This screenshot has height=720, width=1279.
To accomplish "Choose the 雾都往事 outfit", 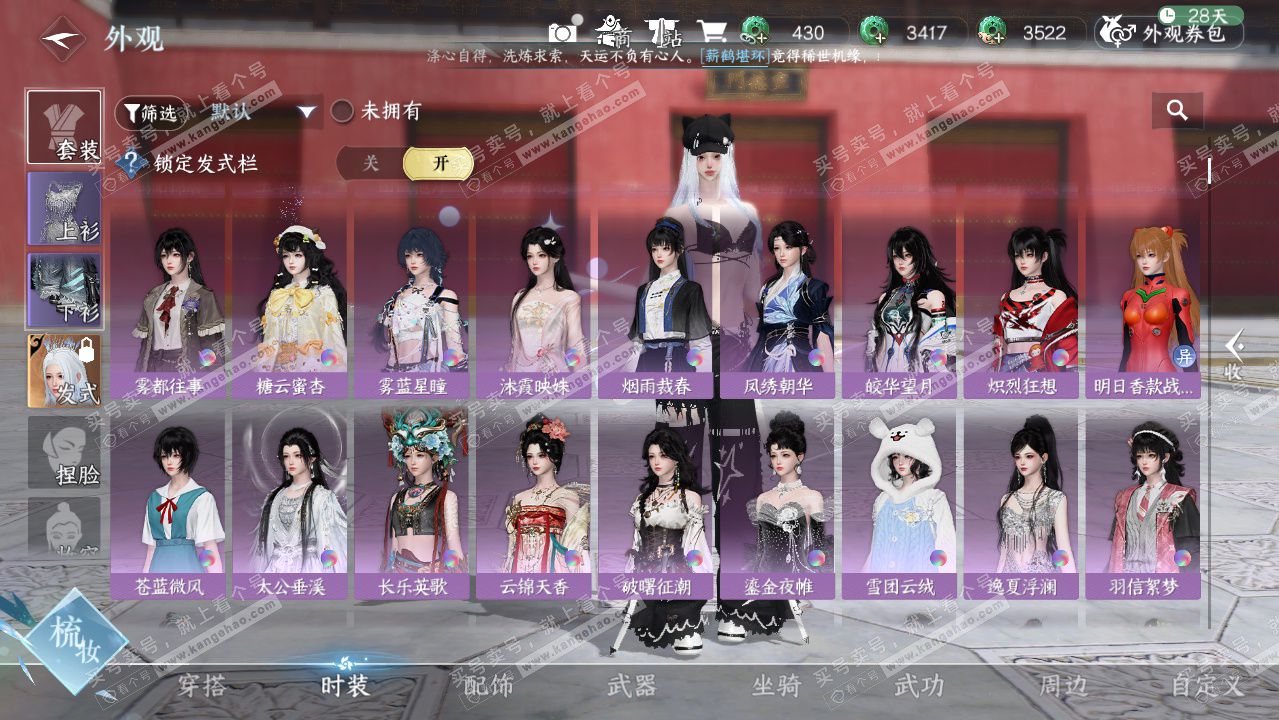I will coord(169,298).
